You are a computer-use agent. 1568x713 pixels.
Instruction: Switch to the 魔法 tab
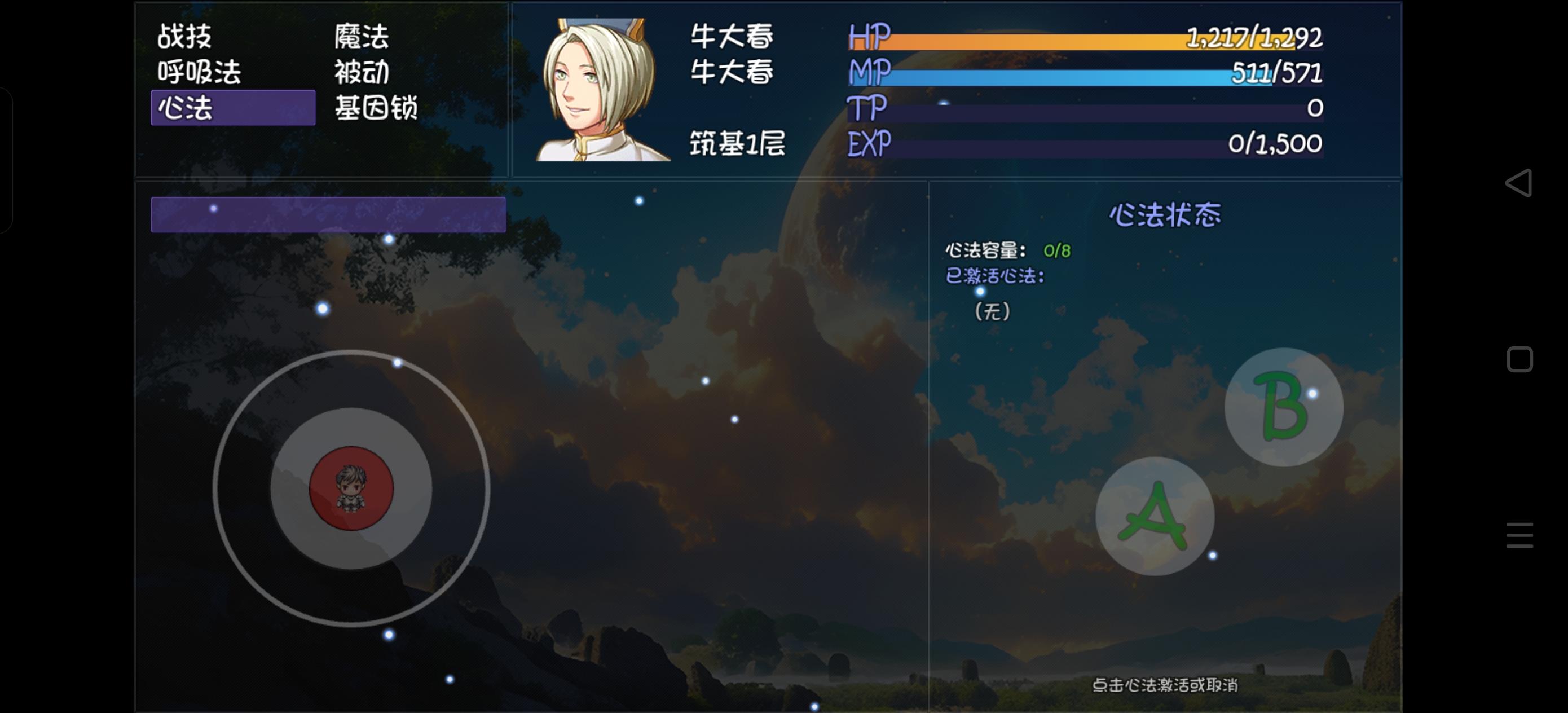tap(360, 37)
